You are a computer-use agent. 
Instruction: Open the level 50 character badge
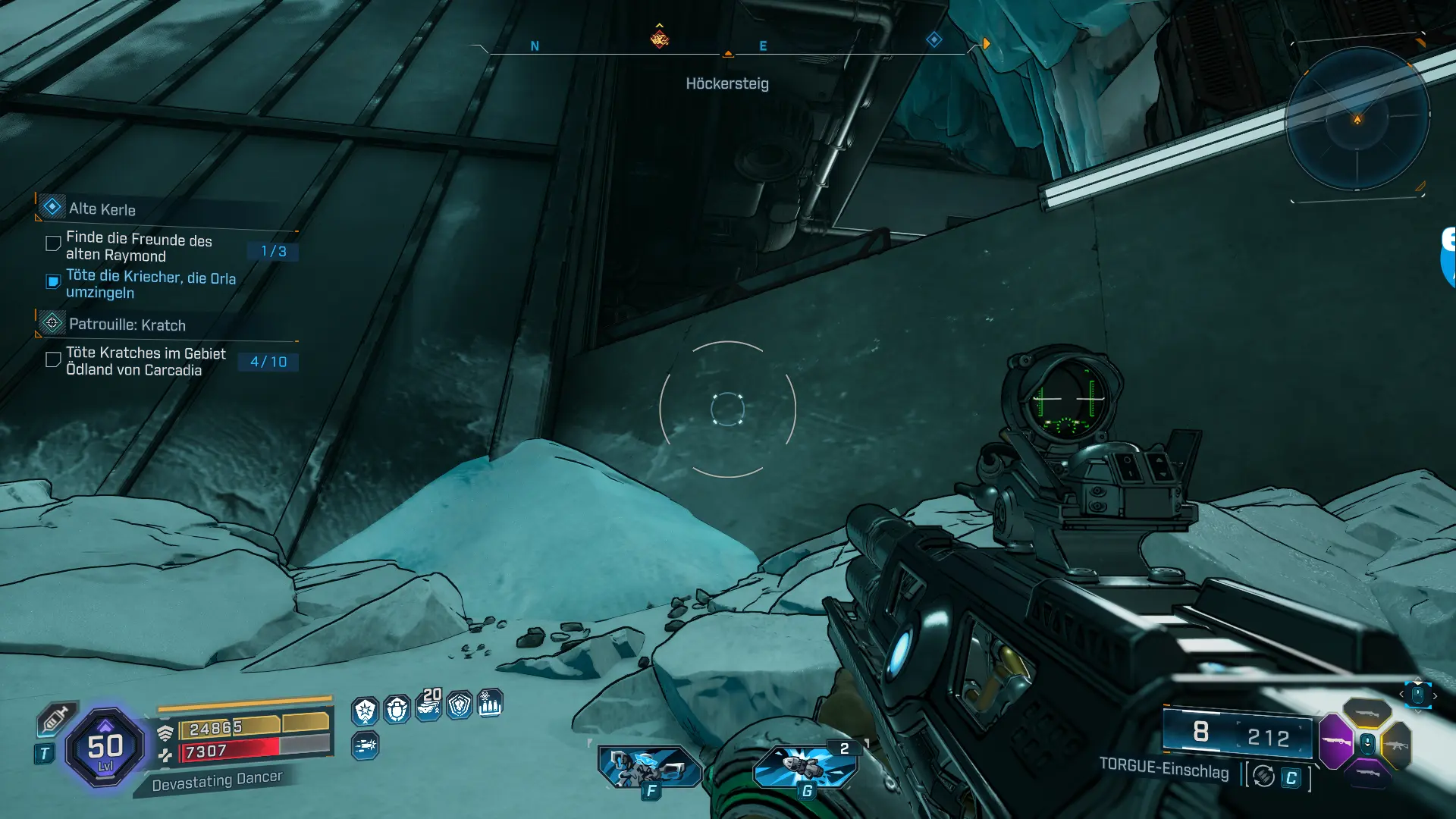point(105,748)
